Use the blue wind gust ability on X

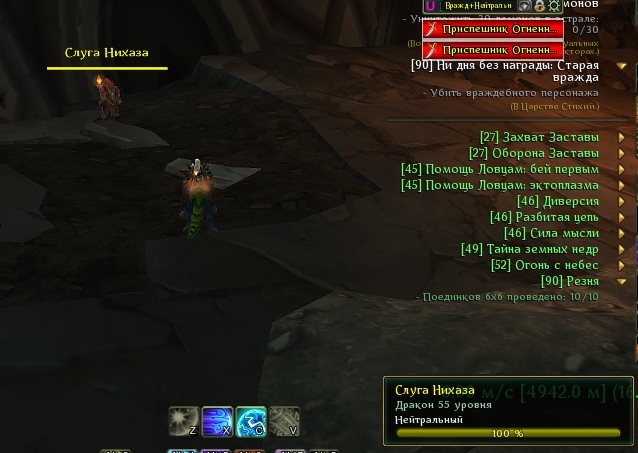point(217,420)
